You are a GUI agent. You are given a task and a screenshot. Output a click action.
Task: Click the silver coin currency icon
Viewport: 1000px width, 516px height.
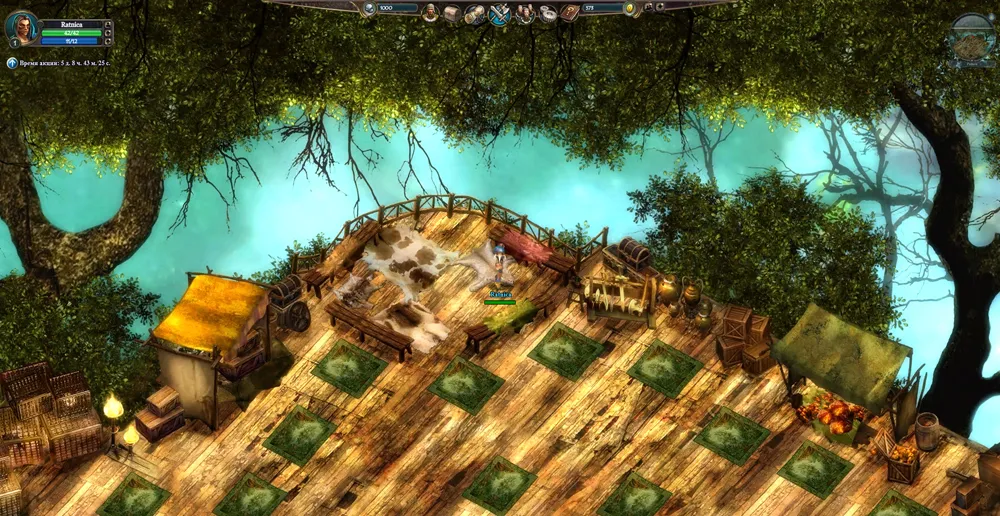coord(369,9)
